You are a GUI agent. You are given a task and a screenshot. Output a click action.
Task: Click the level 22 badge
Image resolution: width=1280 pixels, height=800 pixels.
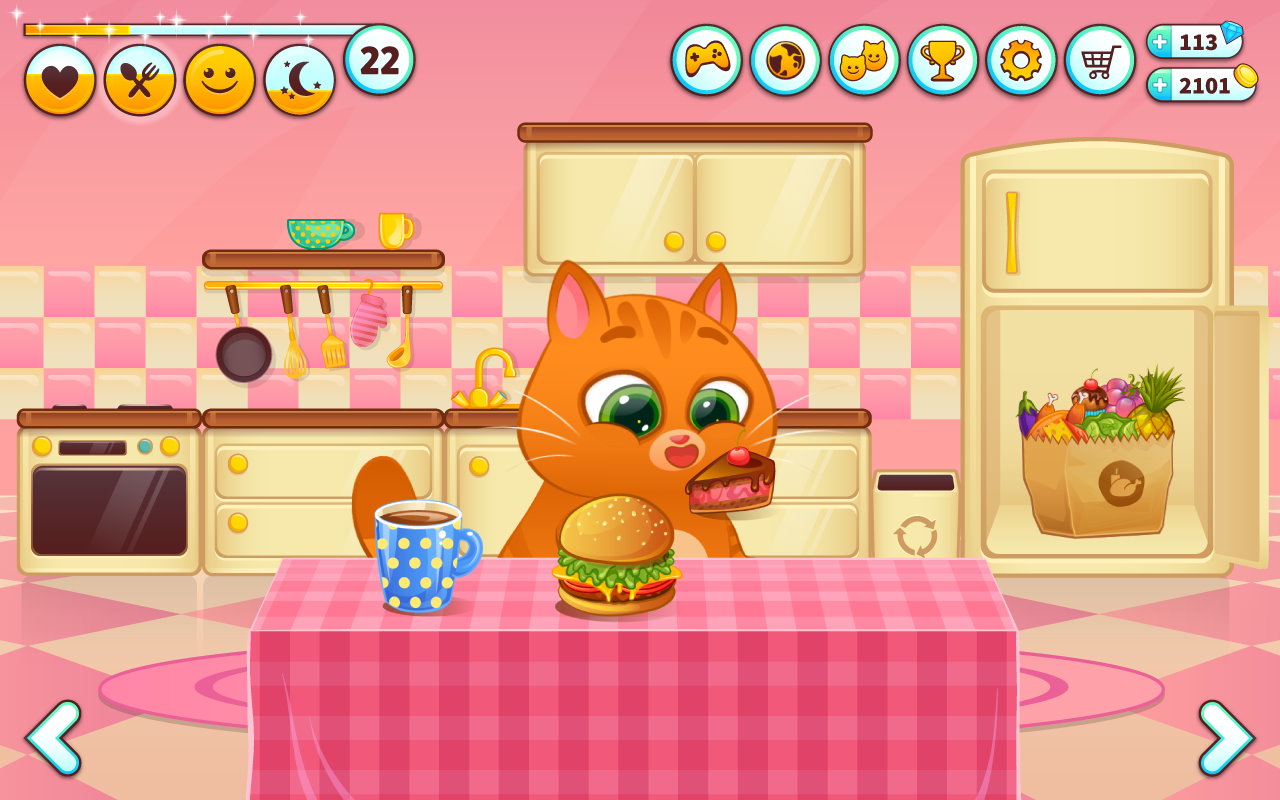379,60
